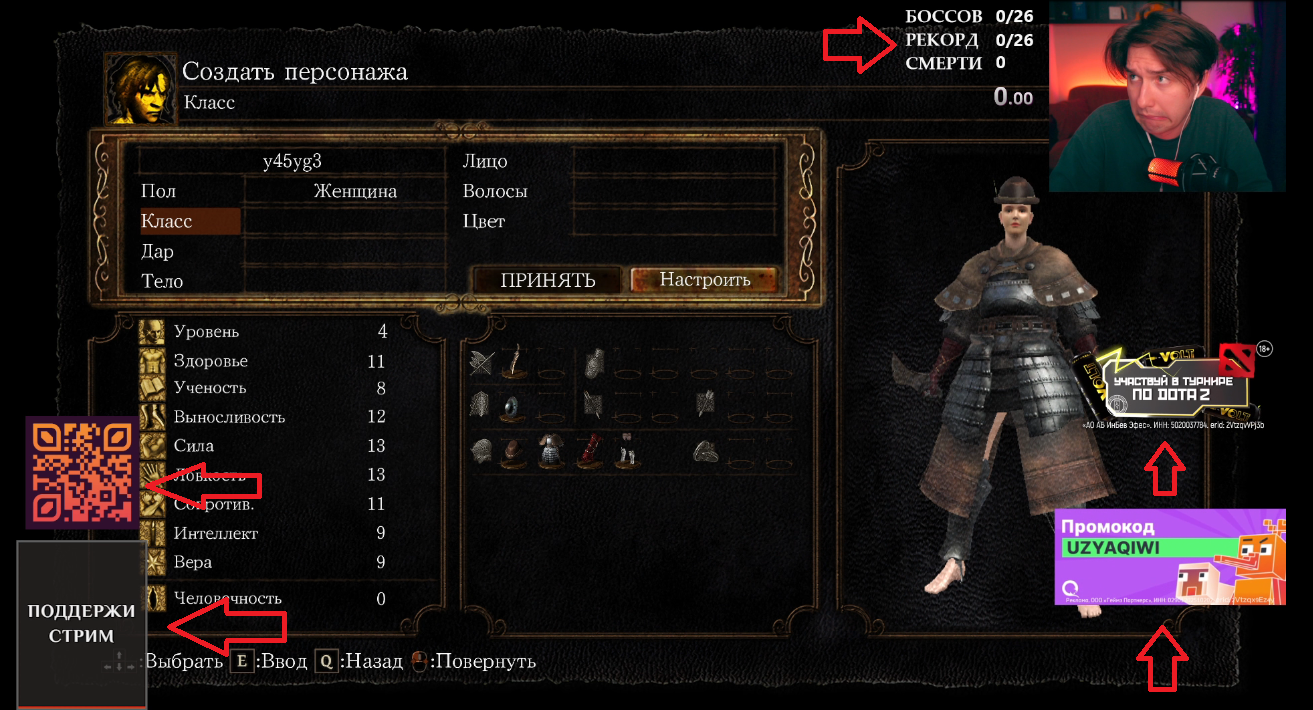
Task: Click the ПРИНЯТЬ button
Action: tap(548, 280)
